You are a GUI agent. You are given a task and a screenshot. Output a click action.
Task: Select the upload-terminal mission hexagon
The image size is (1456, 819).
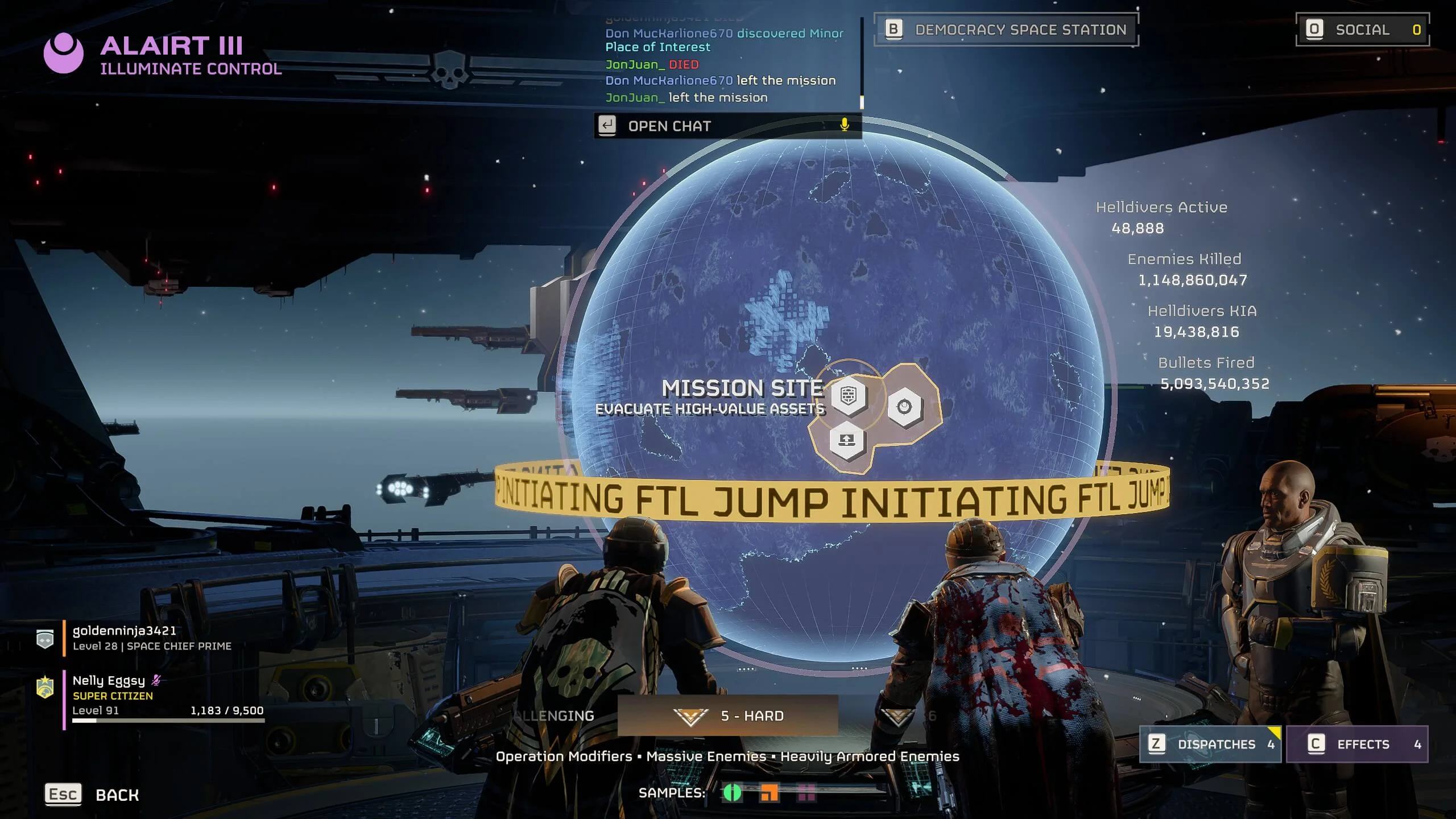[x=847, y=440]
